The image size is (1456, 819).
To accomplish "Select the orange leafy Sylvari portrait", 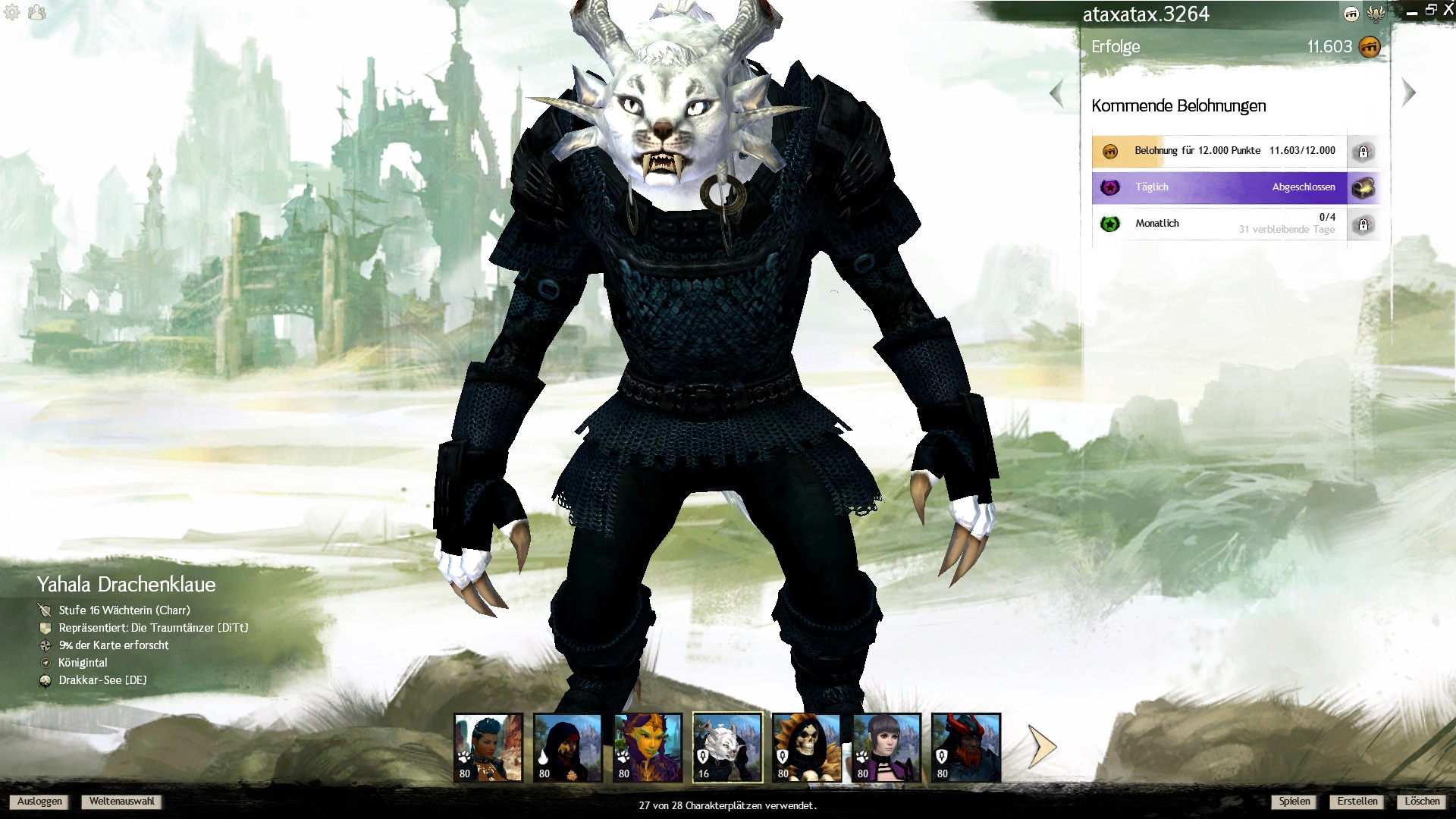I will pyautogui.click(x=648, y=748).
